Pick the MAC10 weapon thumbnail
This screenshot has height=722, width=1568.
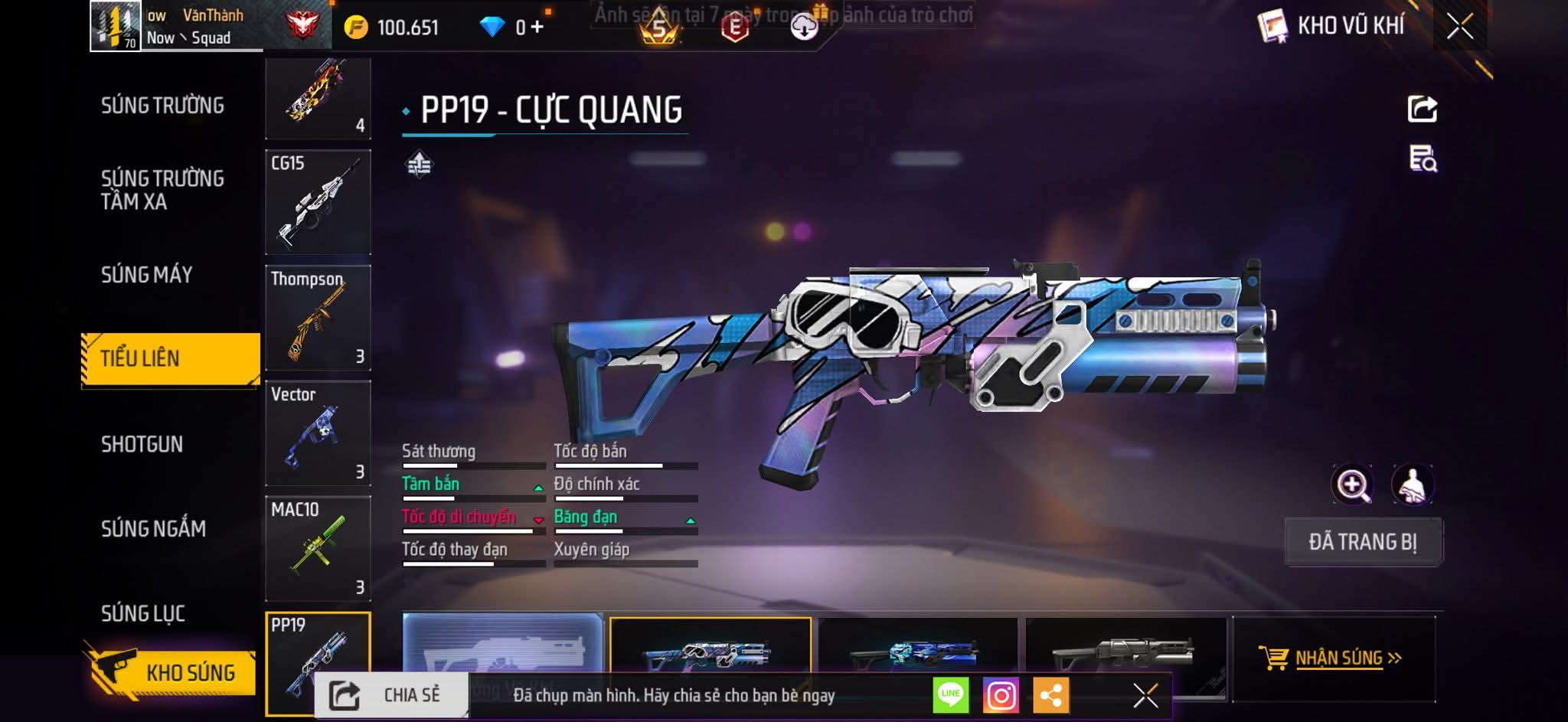point(318,548)
